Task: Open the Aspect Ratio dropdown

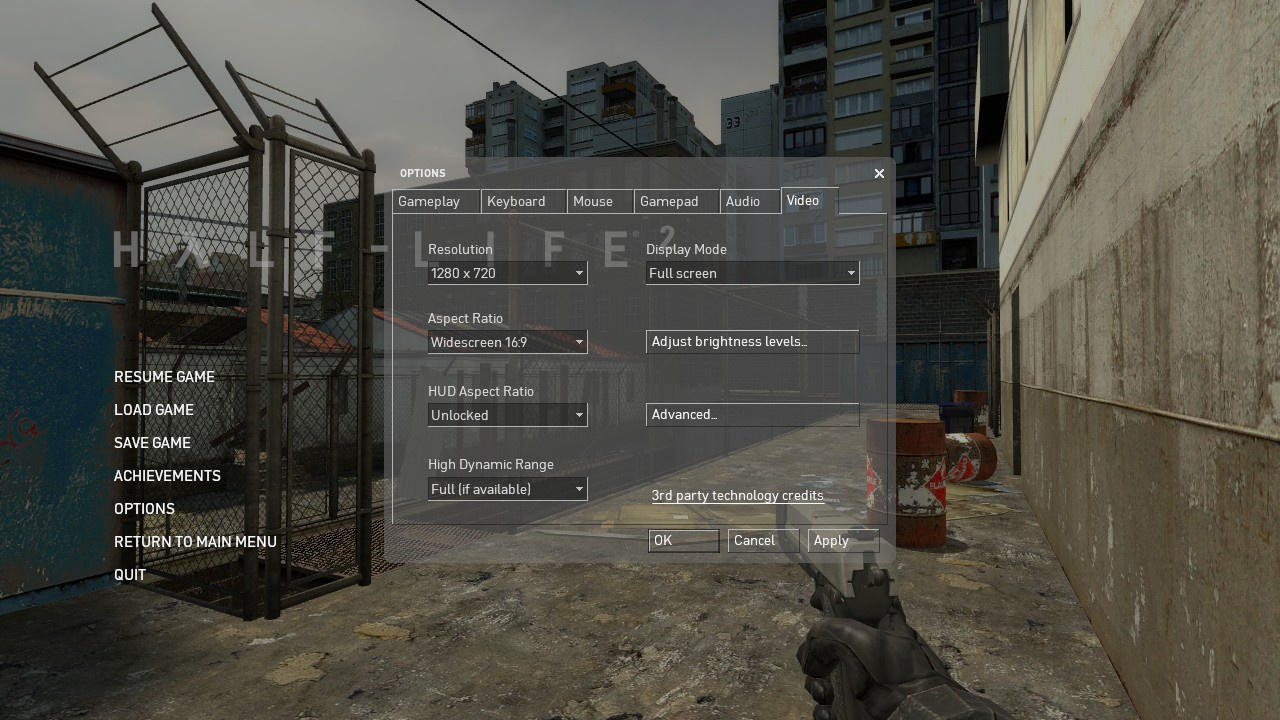Action: click(x=507, y=342)
